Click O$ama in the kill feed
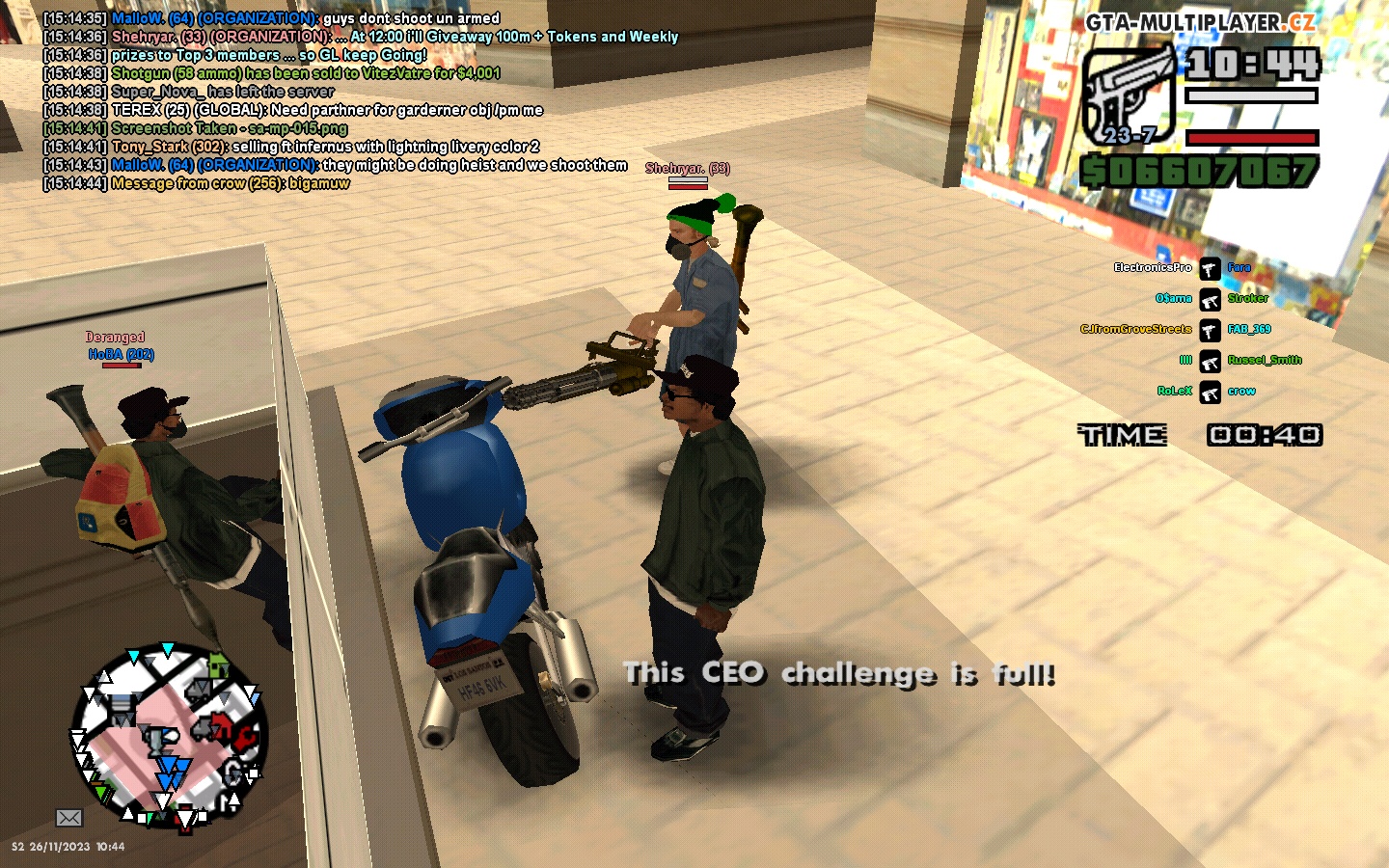Image resolution: width=1389 pixels, height=868 pixels. [x=1173, y=298]
